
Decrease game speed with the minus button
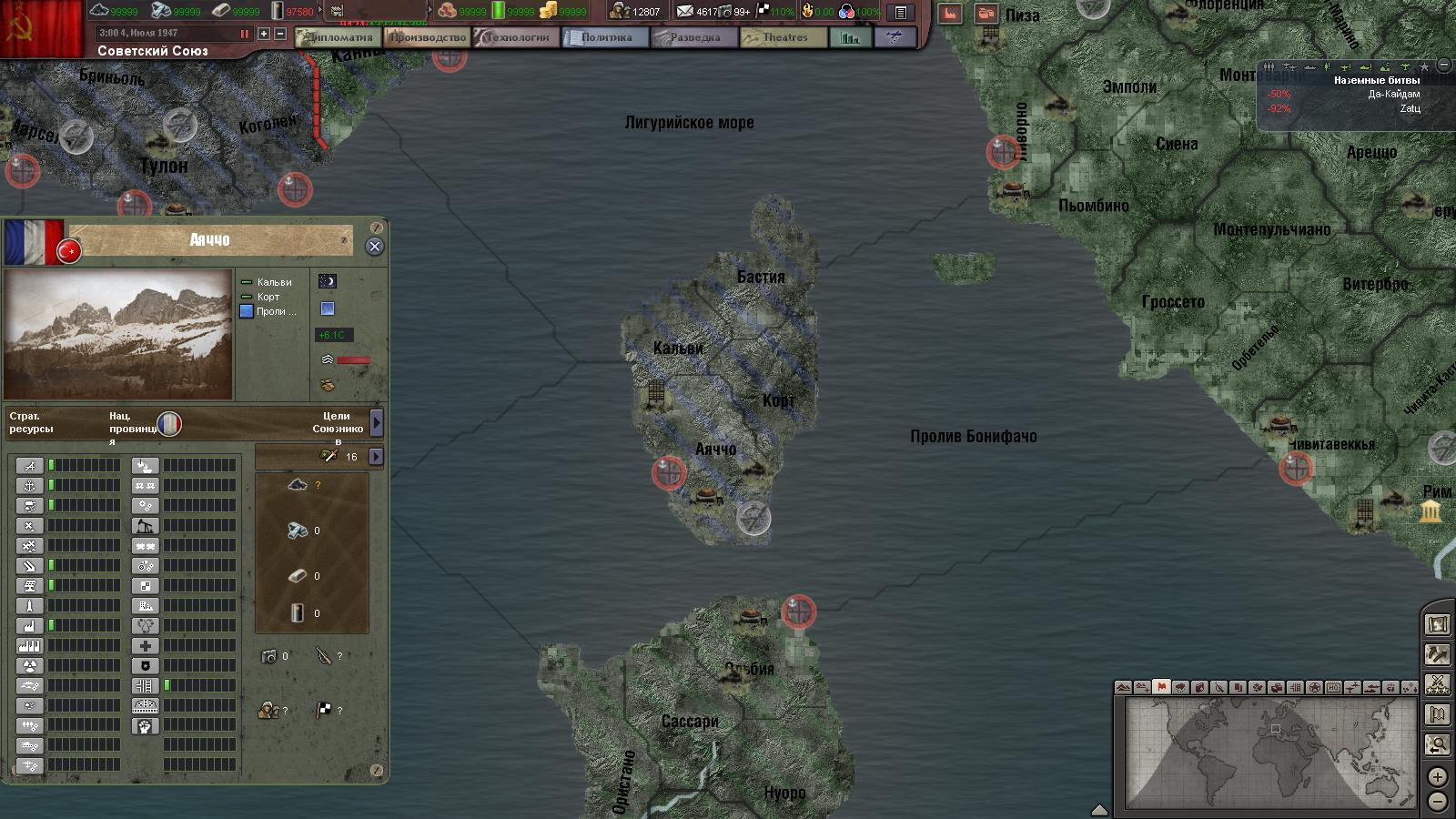coord(280,34)
